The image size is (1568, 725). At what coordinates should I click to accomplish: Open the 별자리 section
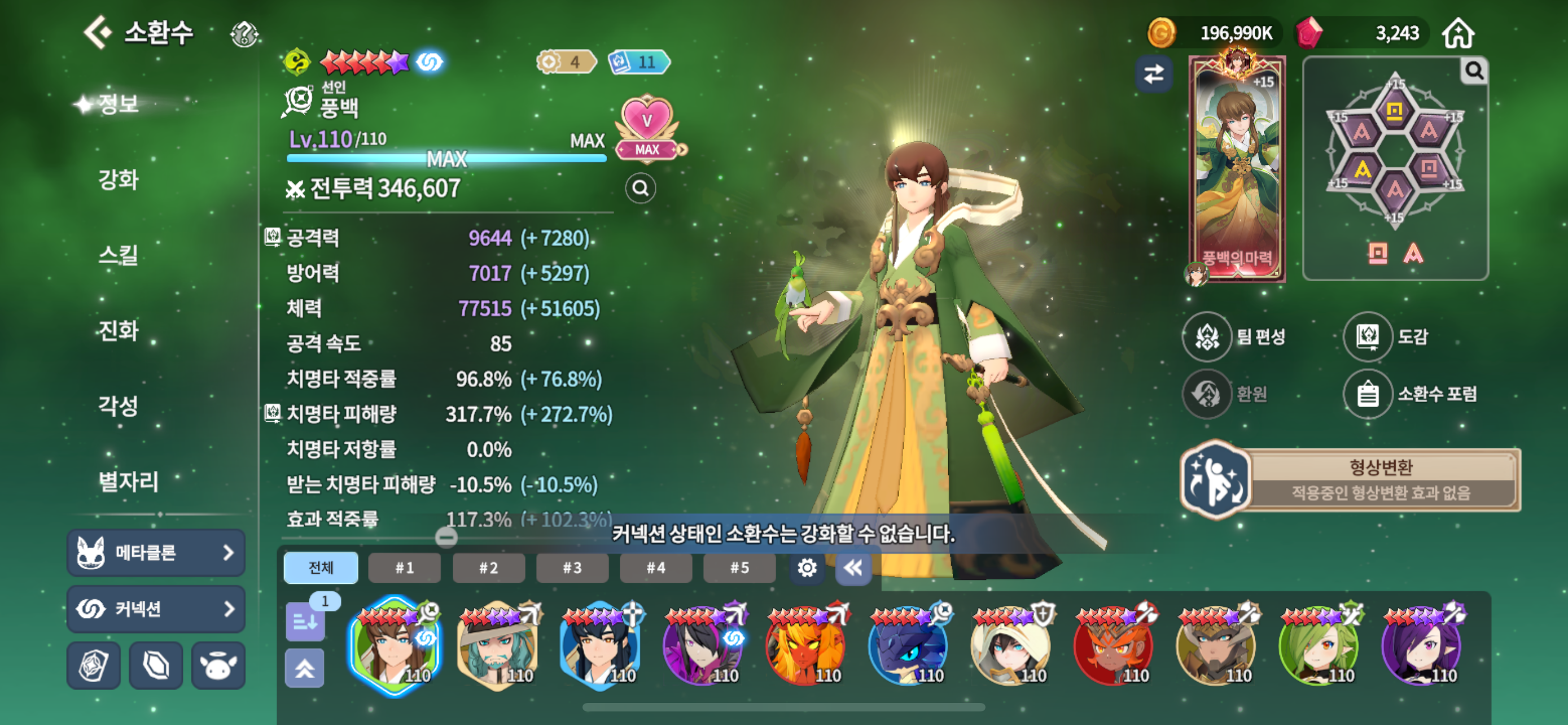129,481
